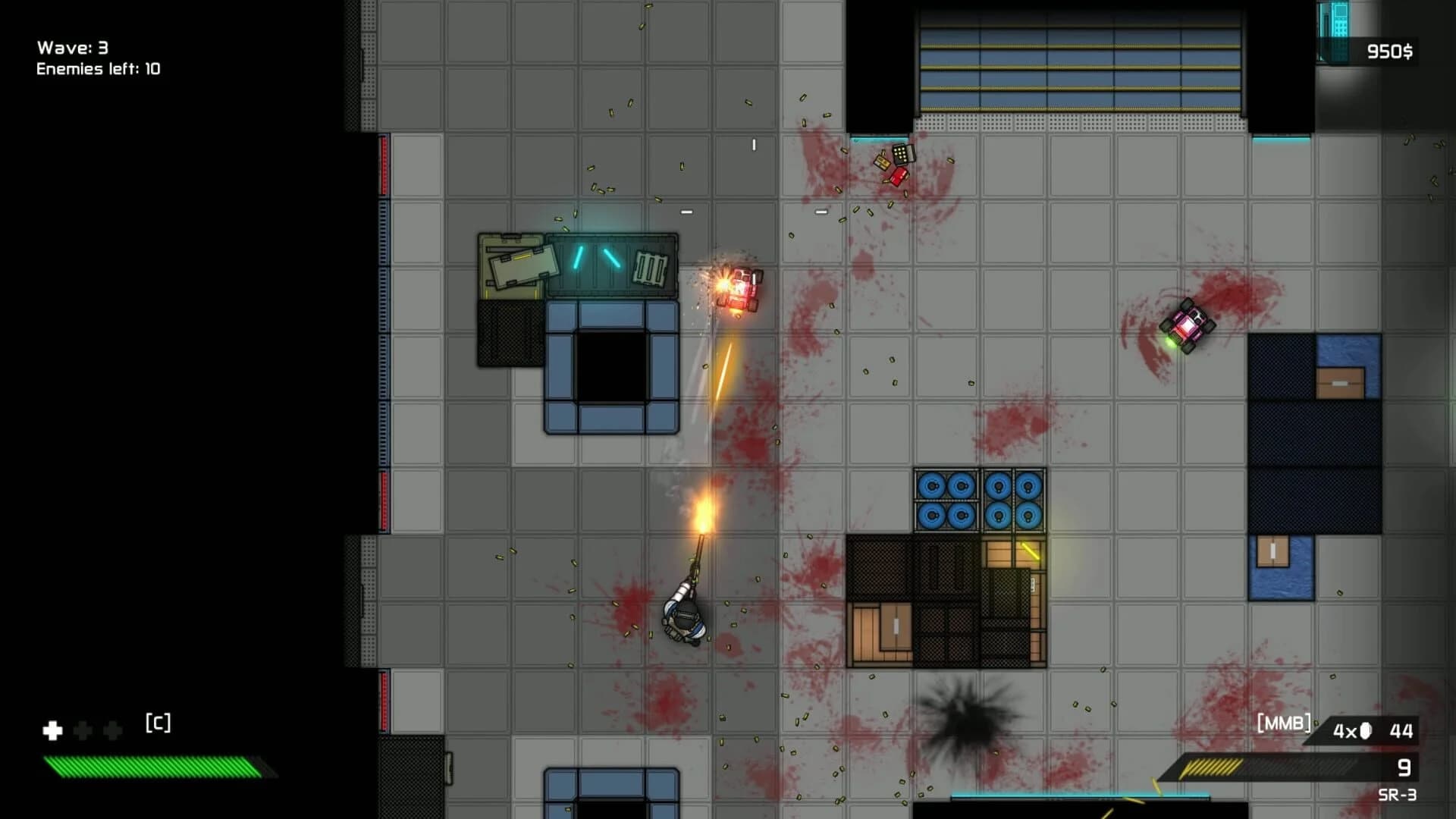Viewport: 1456px width, 819px height.
Task: Click the [C] medkit hotkey indicator
Action: [158, 724]
